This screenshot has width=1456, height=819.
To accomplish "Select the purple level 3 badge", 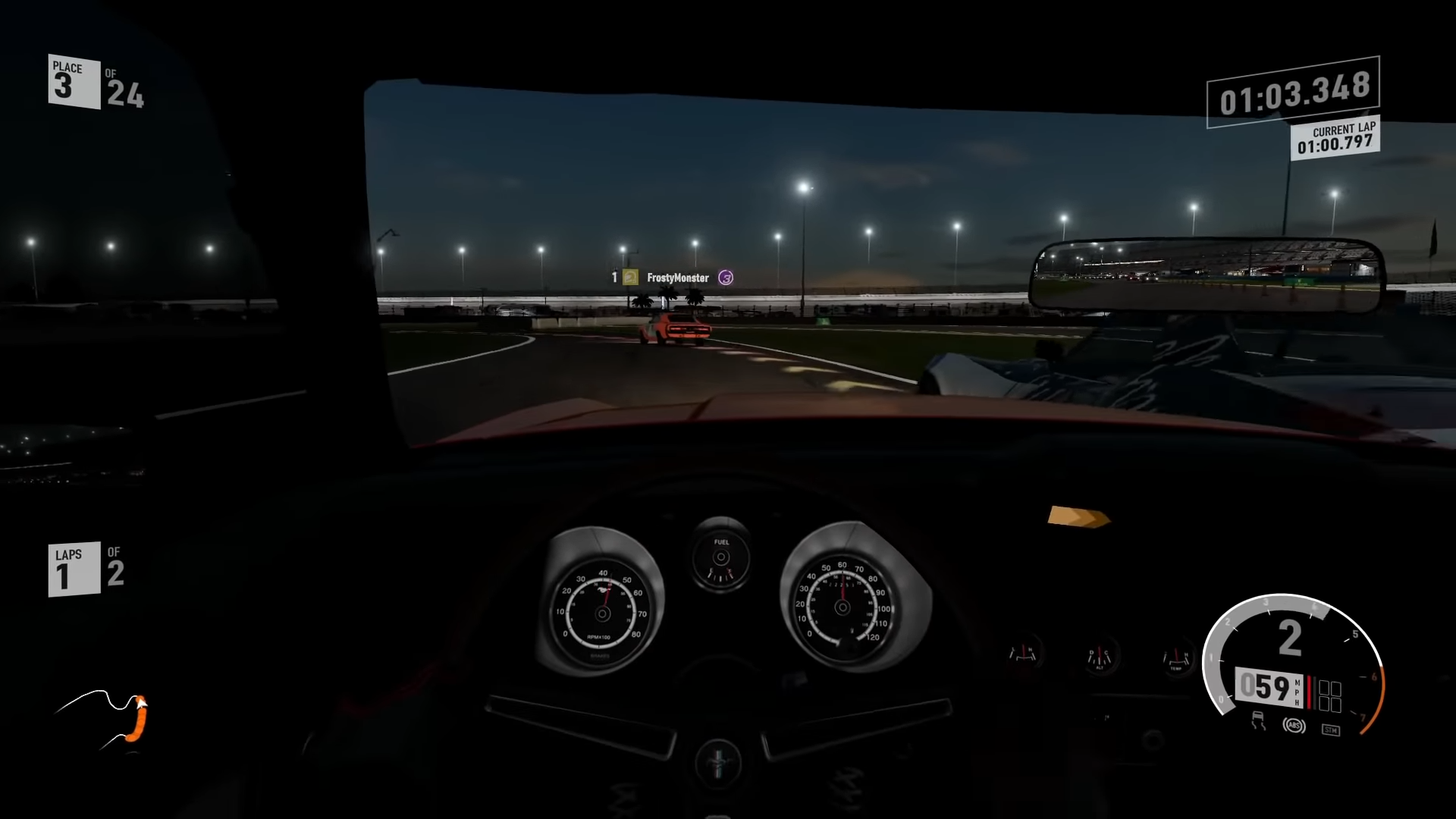I will click(x=726, y=278).
